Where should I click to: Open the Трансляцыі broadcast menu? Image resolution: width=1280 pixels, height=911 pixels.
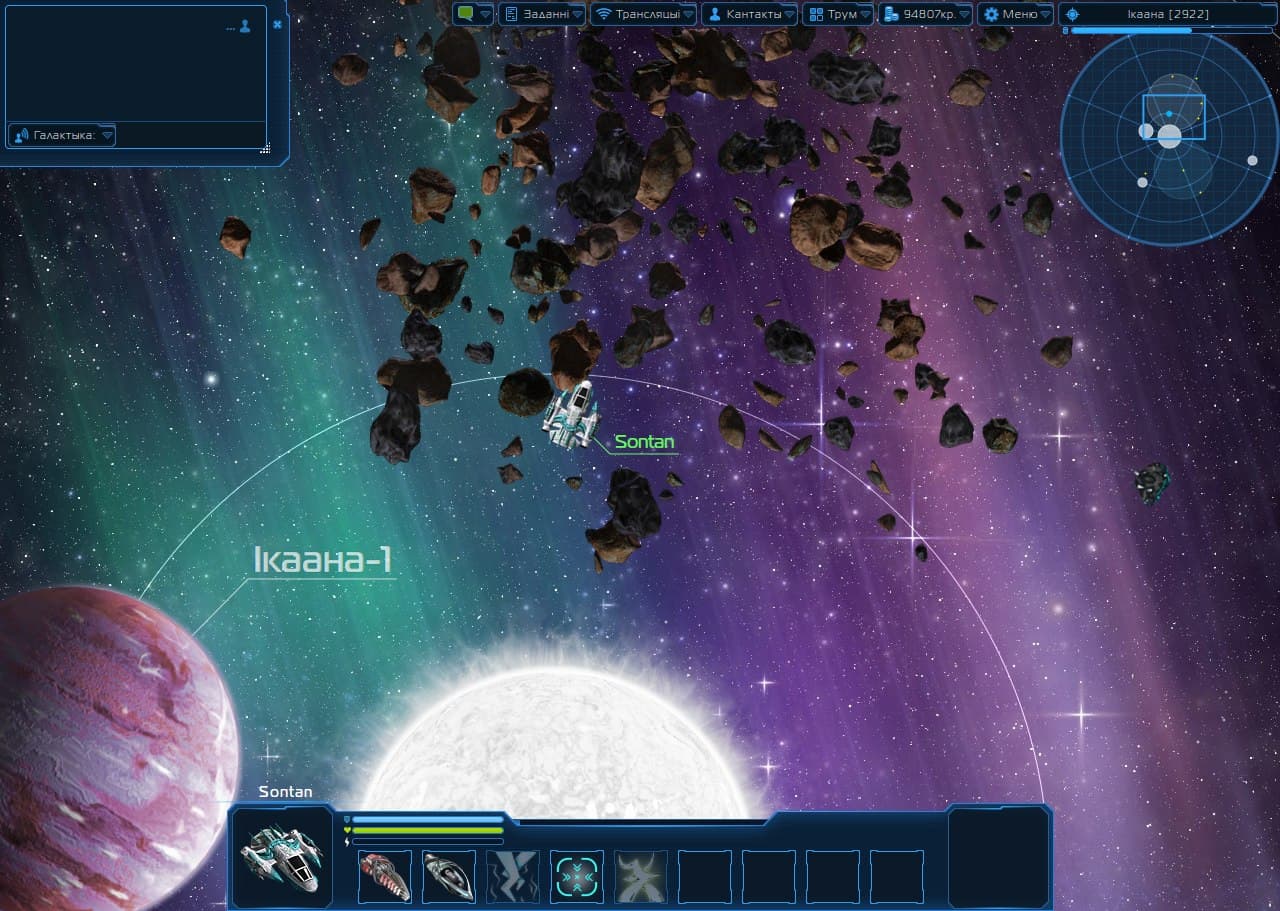click(643, 14)
